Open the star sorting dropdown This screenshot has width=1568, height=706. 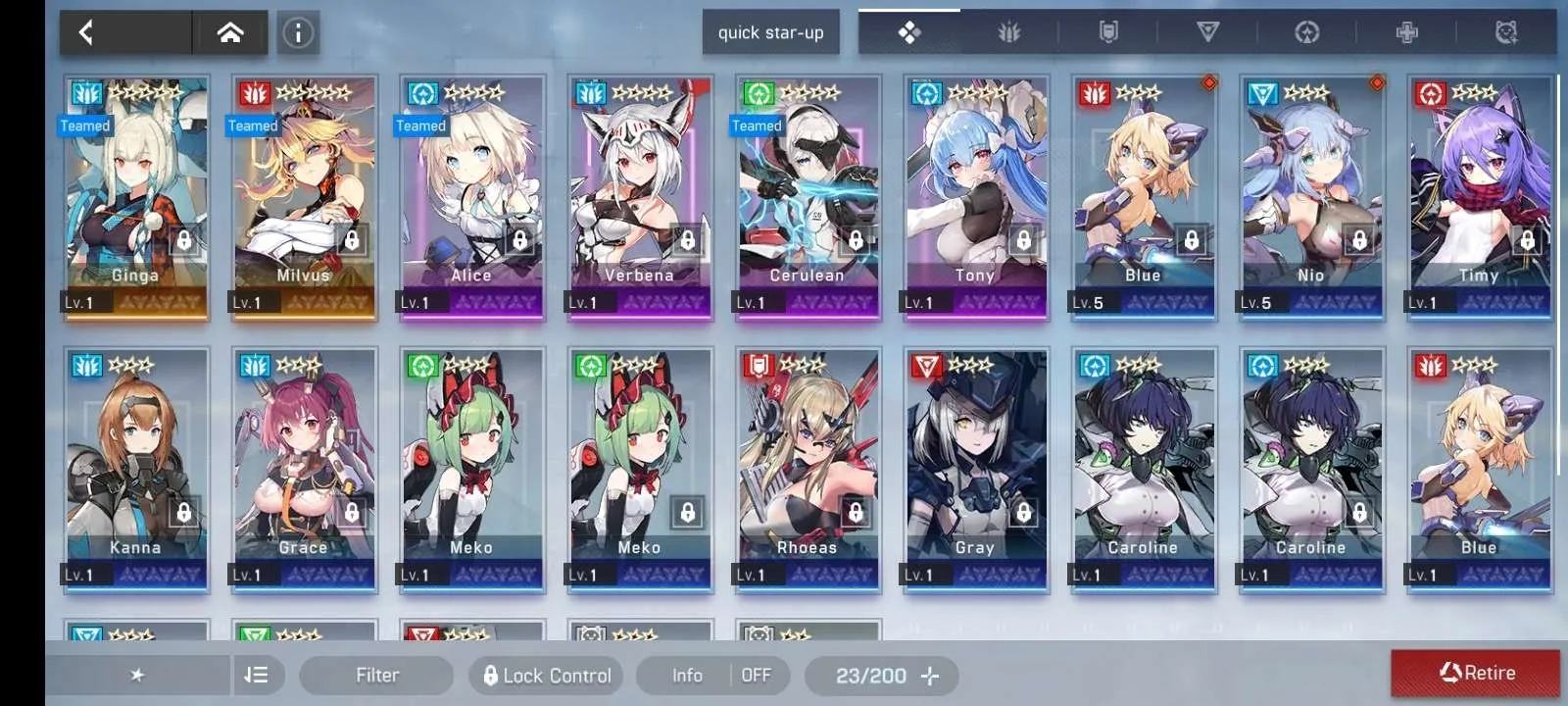pos(137,675)
